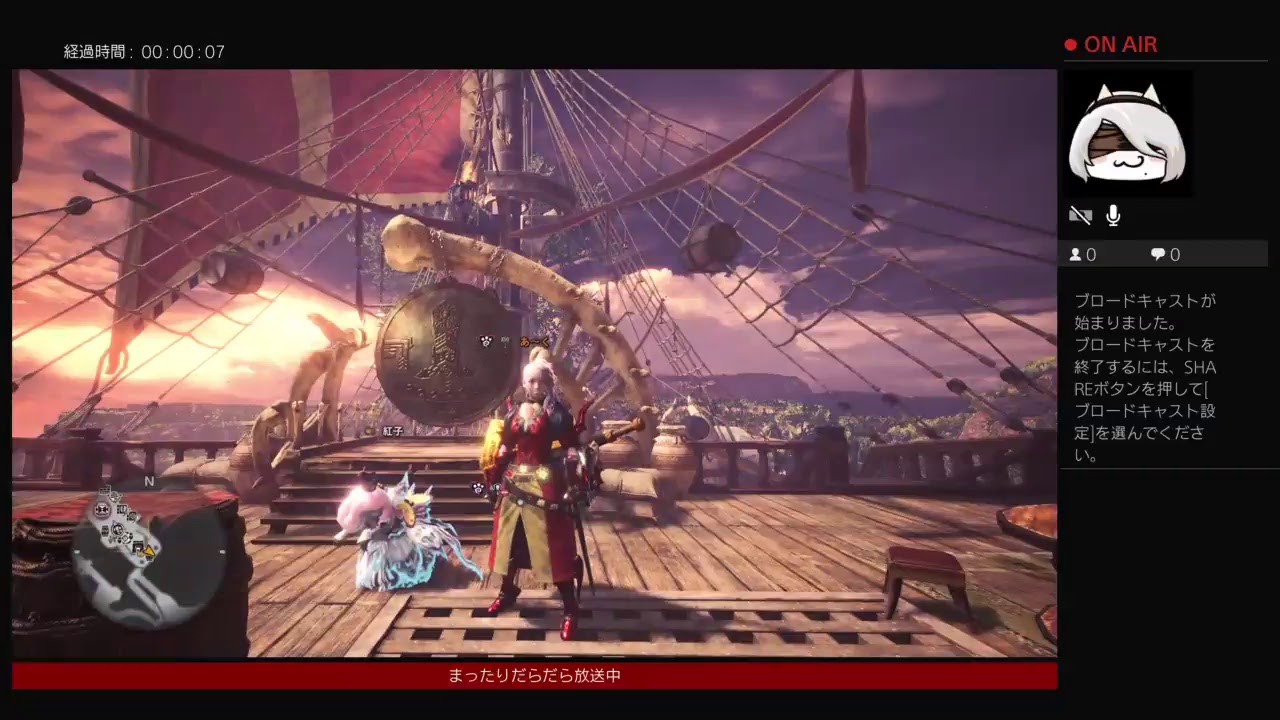Select the paw icon beside あ〜く
The width and height of the screenshot is (1280, 720).
[x=486, y=340]
